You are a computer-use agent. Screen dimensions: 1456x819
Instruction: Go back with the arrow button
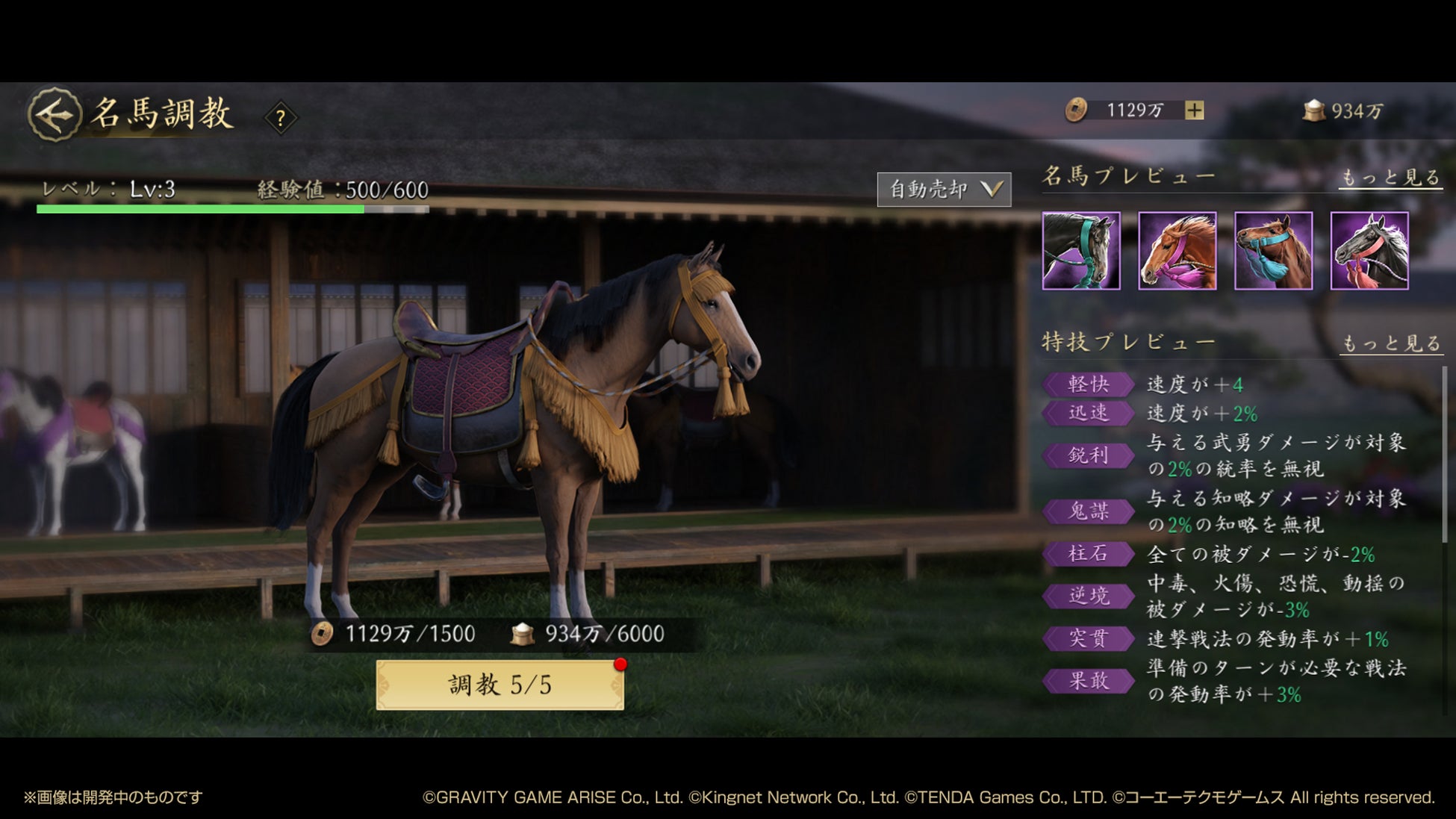point(54,115)
